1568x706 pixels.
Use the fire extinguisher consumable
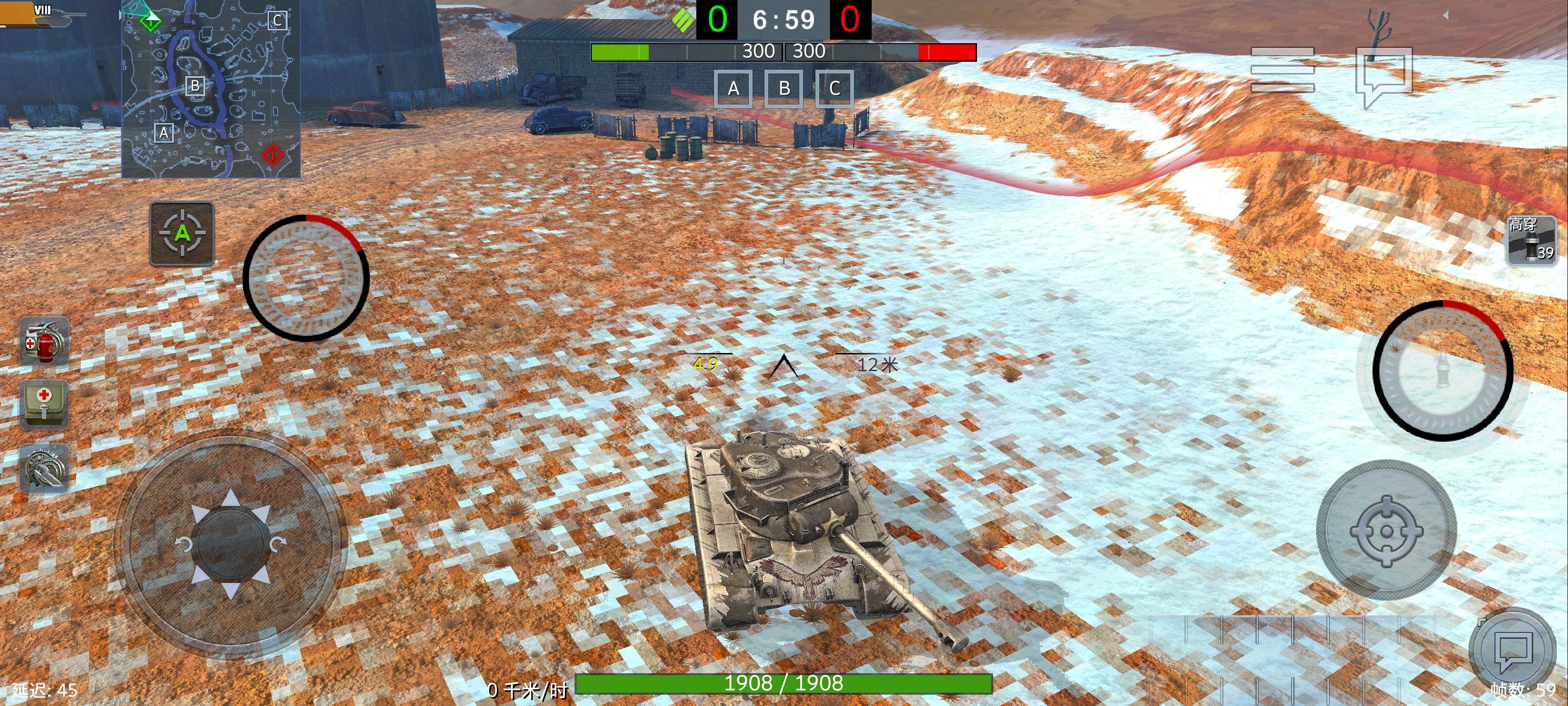(45, 338)
